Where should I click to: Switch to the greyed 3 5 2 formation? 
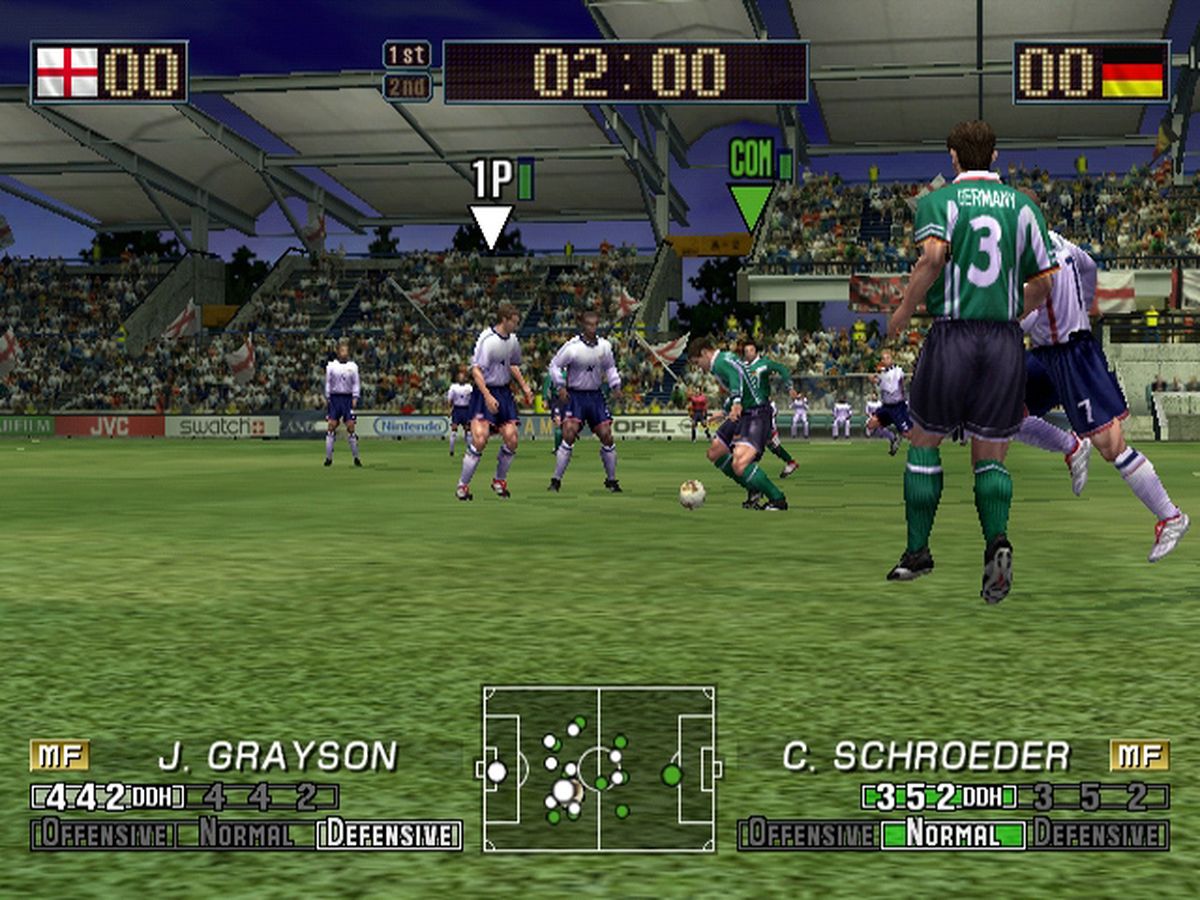click(x=1090, y=797)
